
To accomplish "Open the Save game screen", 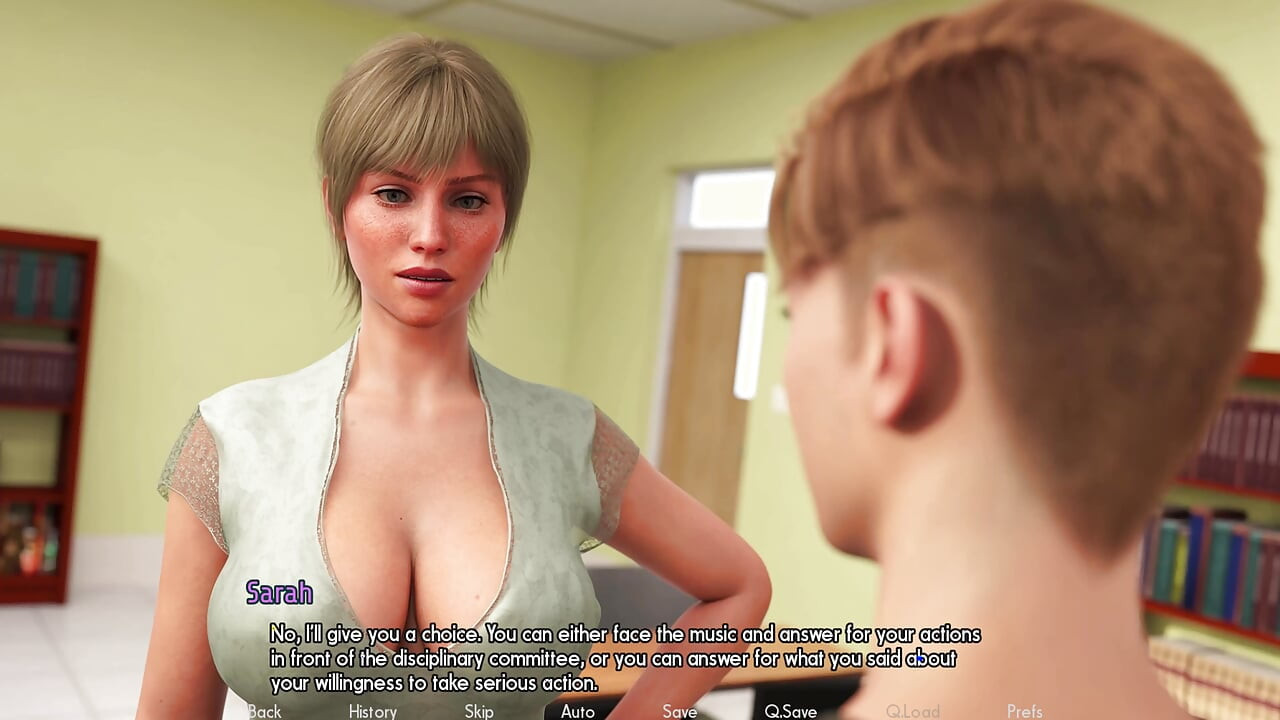I will click(680, 711).
